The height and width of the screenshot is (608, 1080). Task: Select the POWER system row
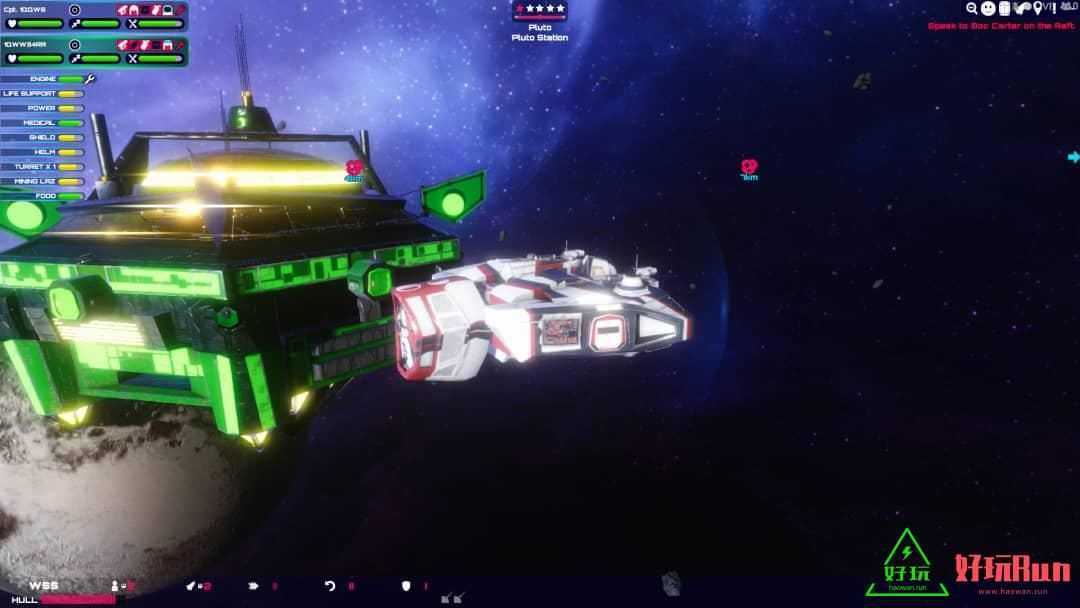[x=43, y=108]
